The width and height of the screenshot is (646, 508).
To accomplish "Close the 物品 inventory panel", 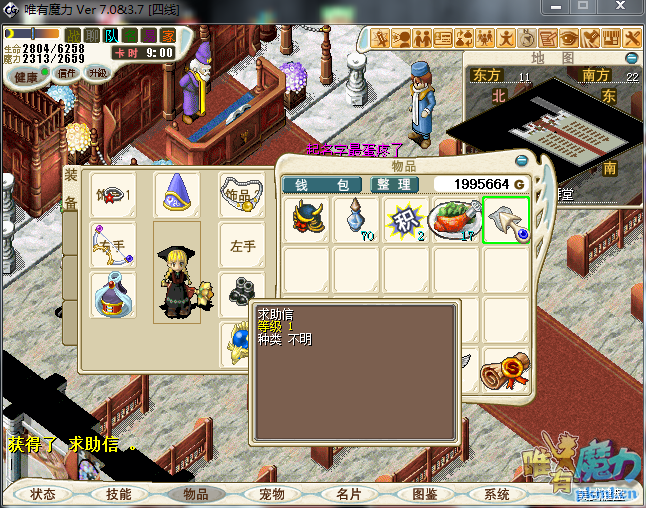I will (520, 161).
